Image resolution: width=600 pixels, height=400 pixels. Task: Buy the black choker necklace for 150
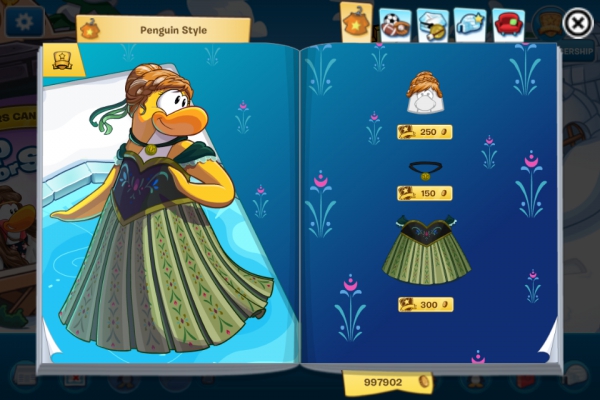tap(424, 193)
